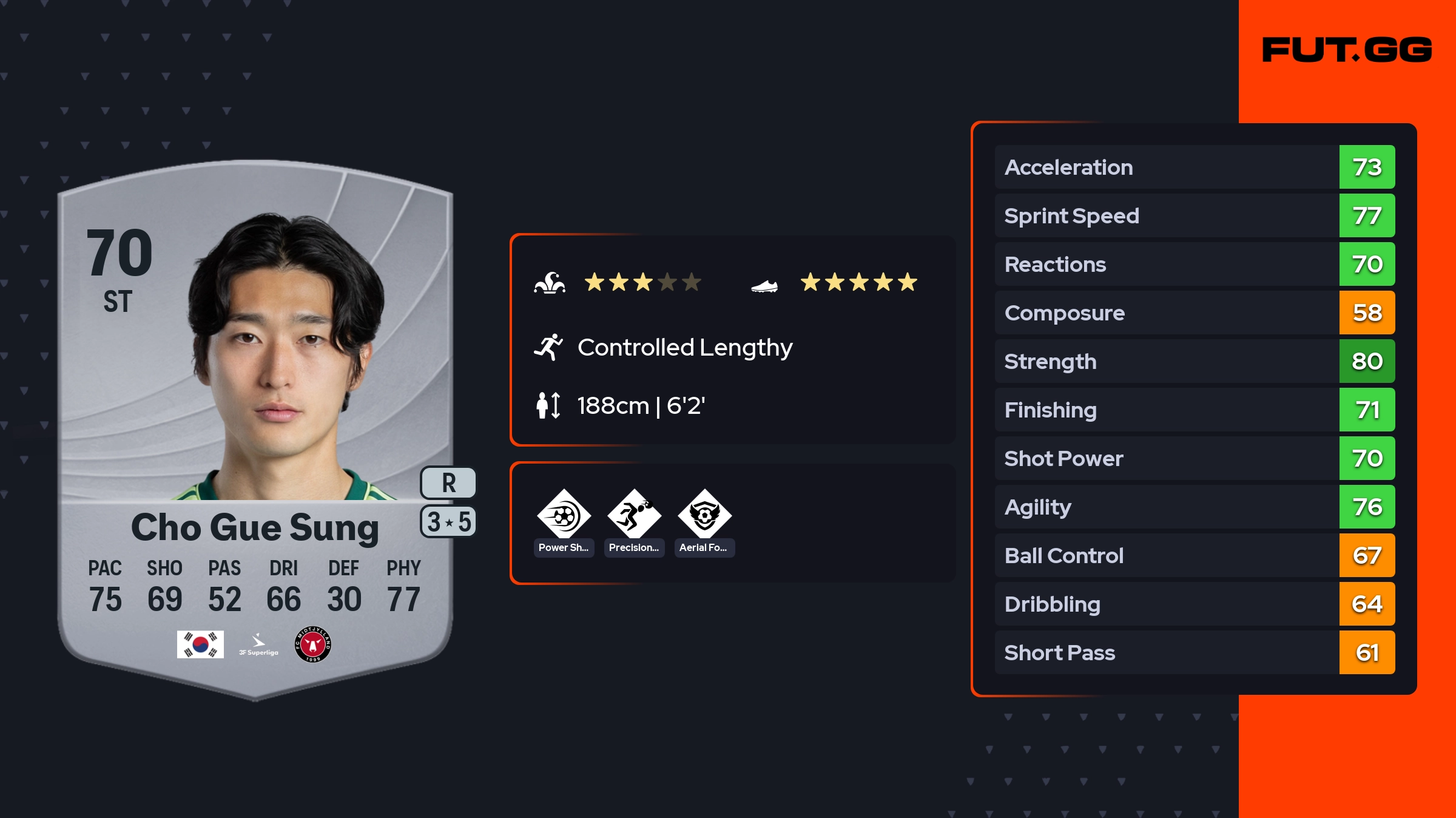Open the FC Midtjylland club badge
This screenshot has width=1456, height=818.
312,644
